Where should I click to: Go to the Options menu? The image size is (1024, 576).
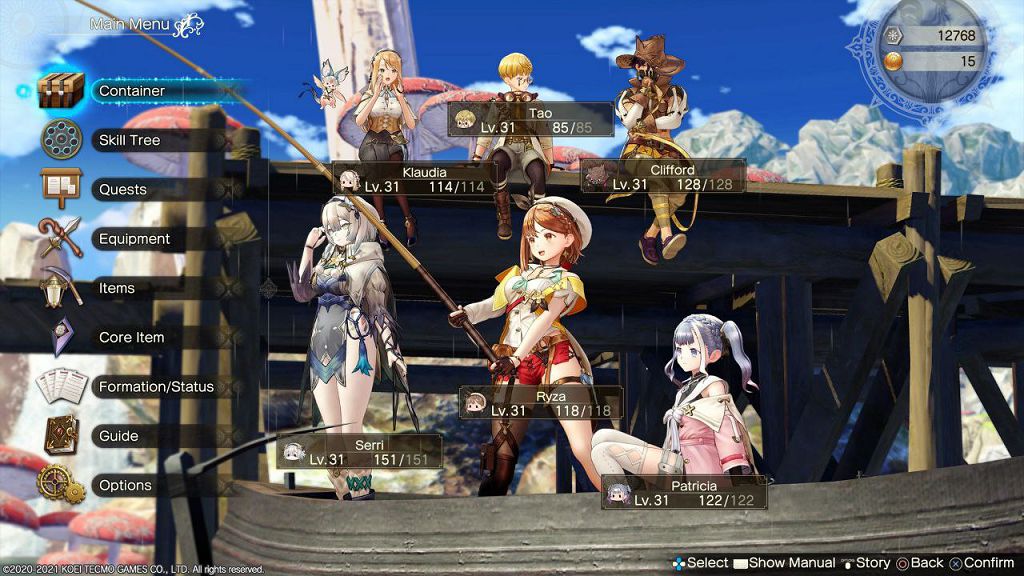(x=125, y=485)
